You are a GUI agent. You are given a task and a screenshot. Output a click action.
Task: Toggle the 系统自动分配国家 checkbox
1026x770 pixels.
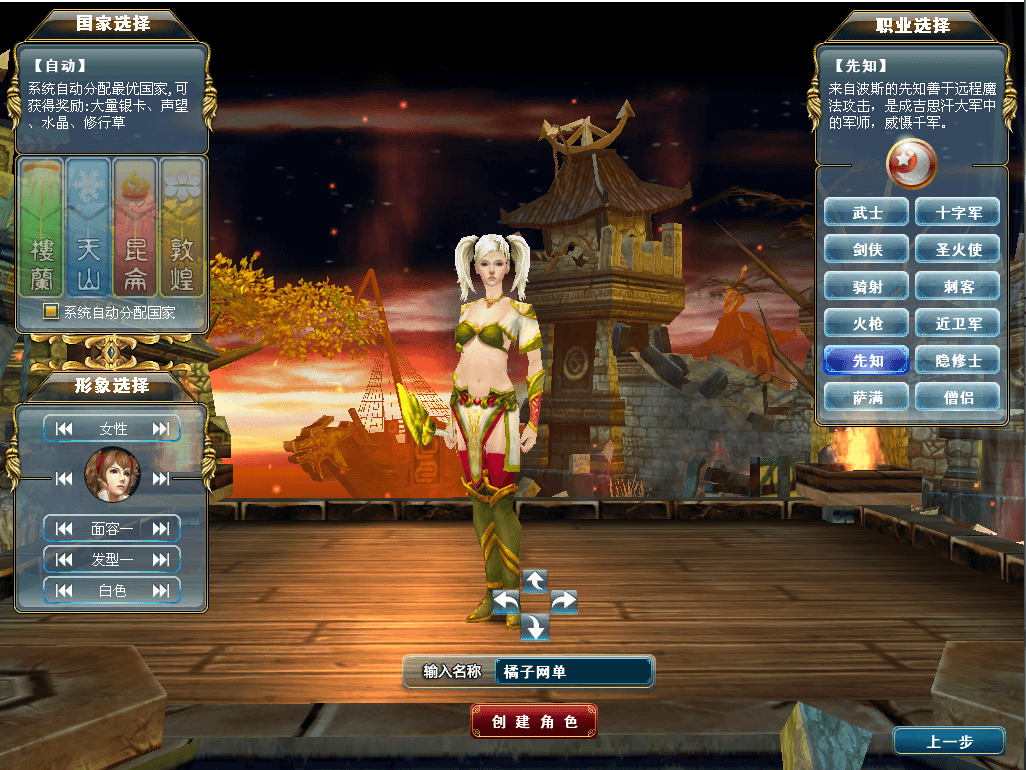coord(51,312)
